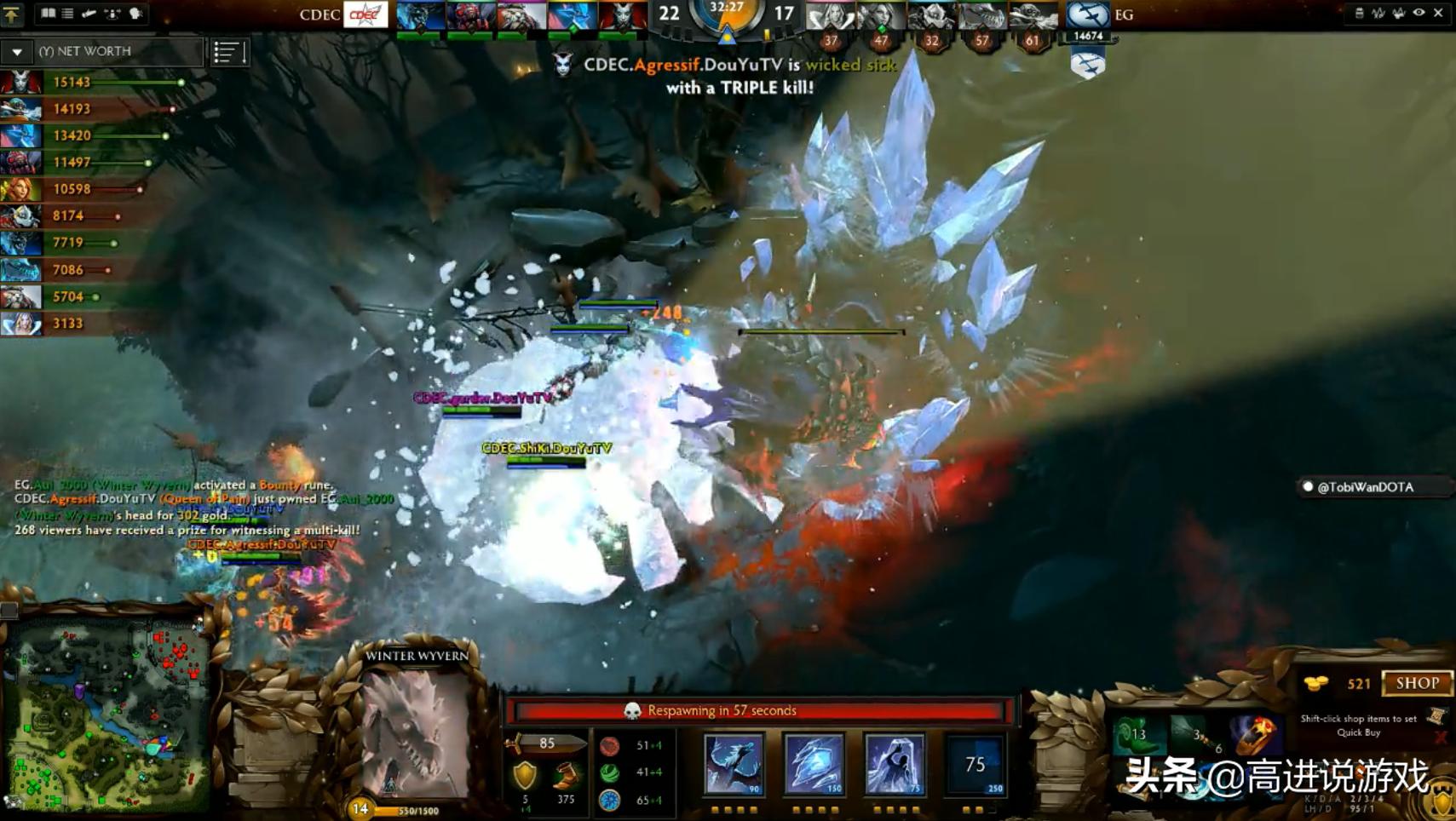The image size is (1456, 821).
Task: Click the lines spectator toolbar icon
Action: pos(68,13)
